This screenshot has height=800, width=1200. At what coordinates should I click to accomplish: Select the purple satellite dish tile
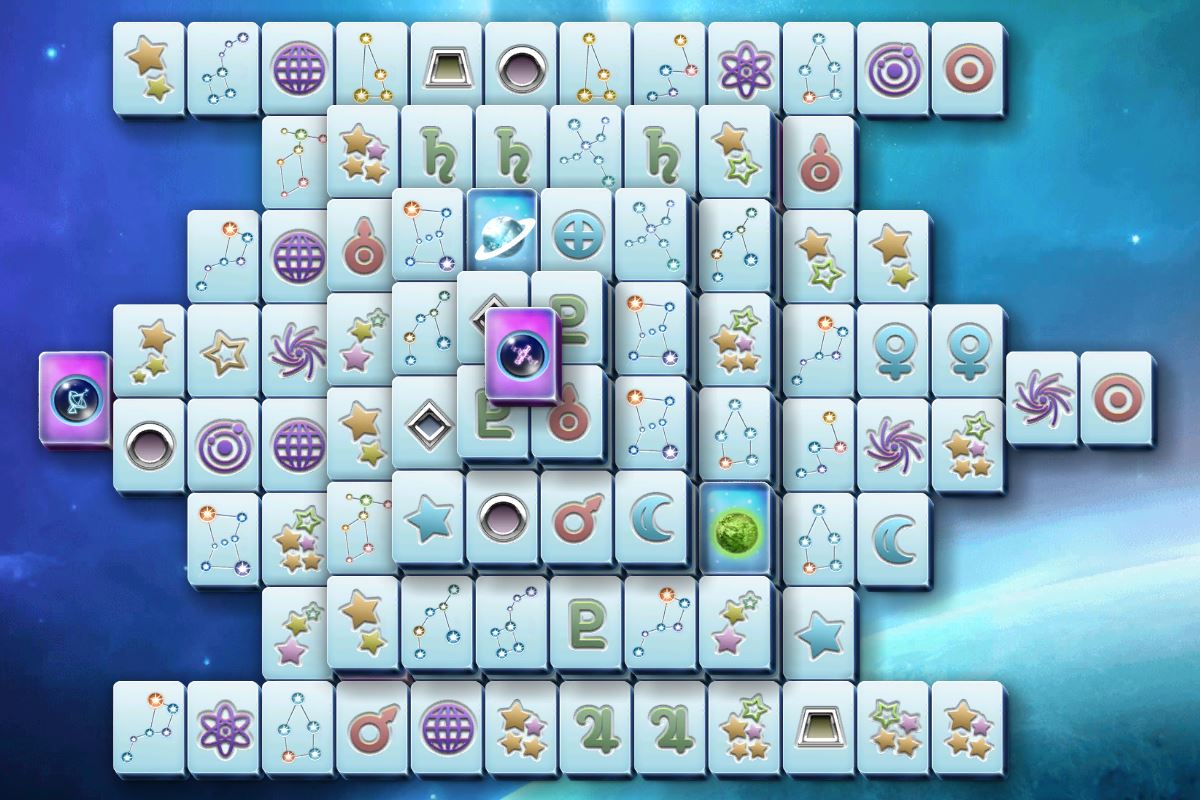tap(73, 398)
